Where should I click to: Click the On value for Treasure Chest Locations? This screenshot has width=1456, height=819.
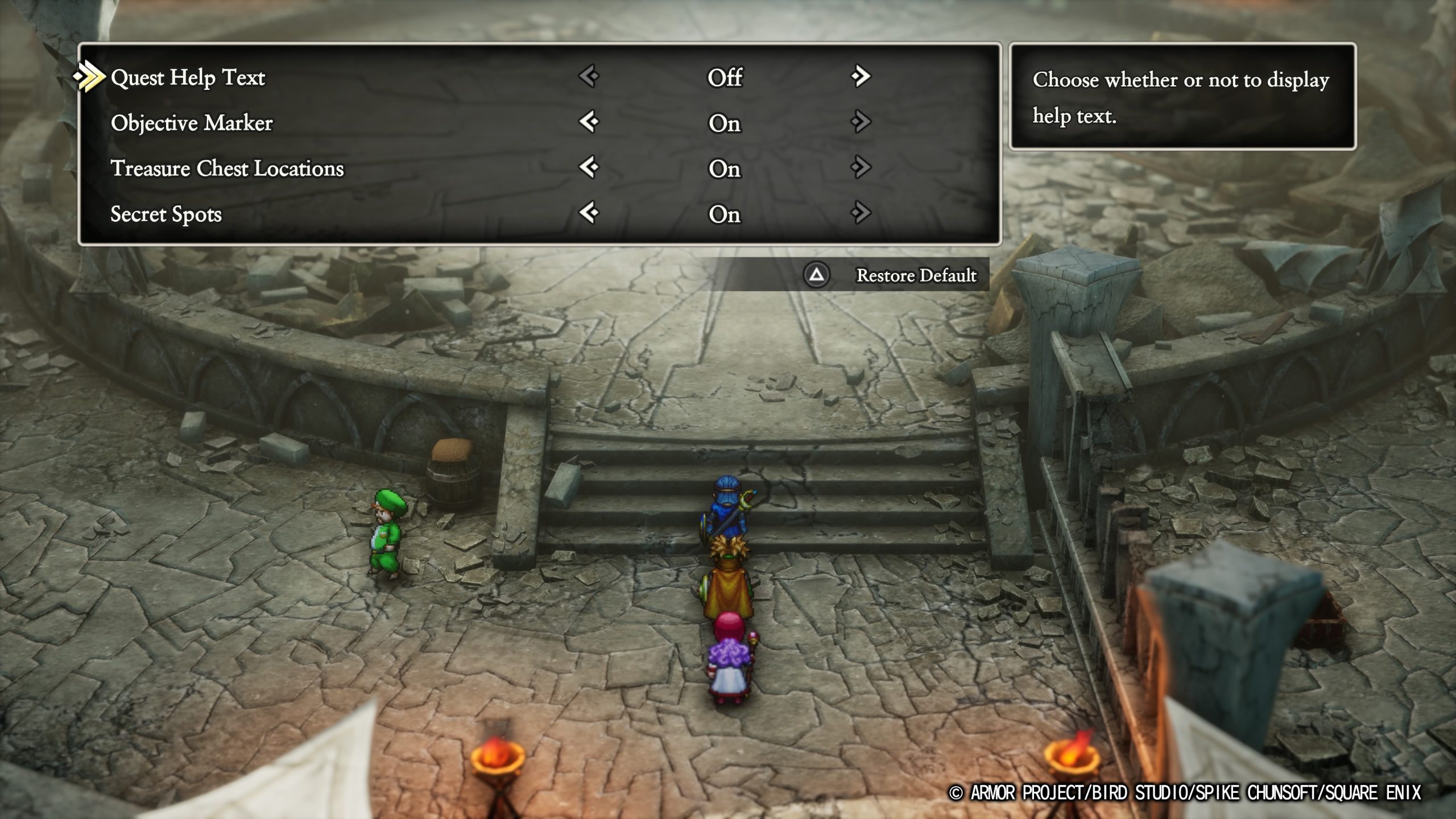coord(725,169)
